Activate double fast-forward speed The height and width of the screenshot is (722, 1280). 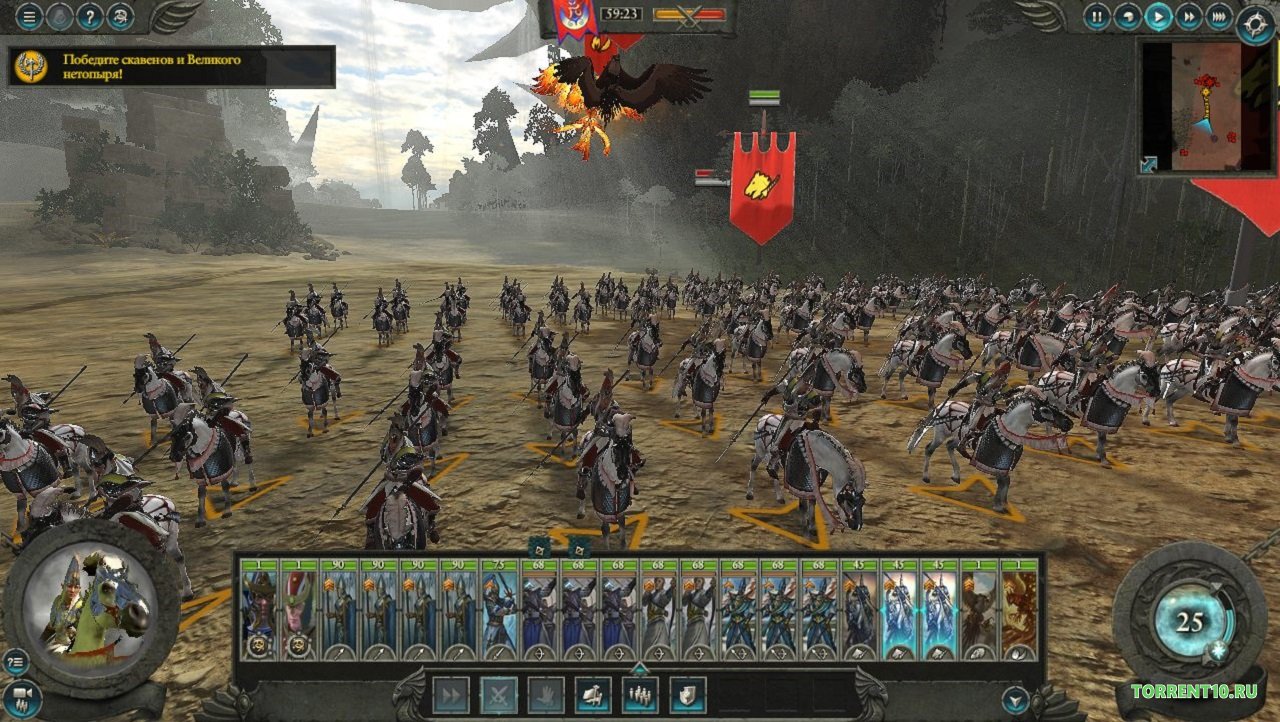click(1188, 16)
